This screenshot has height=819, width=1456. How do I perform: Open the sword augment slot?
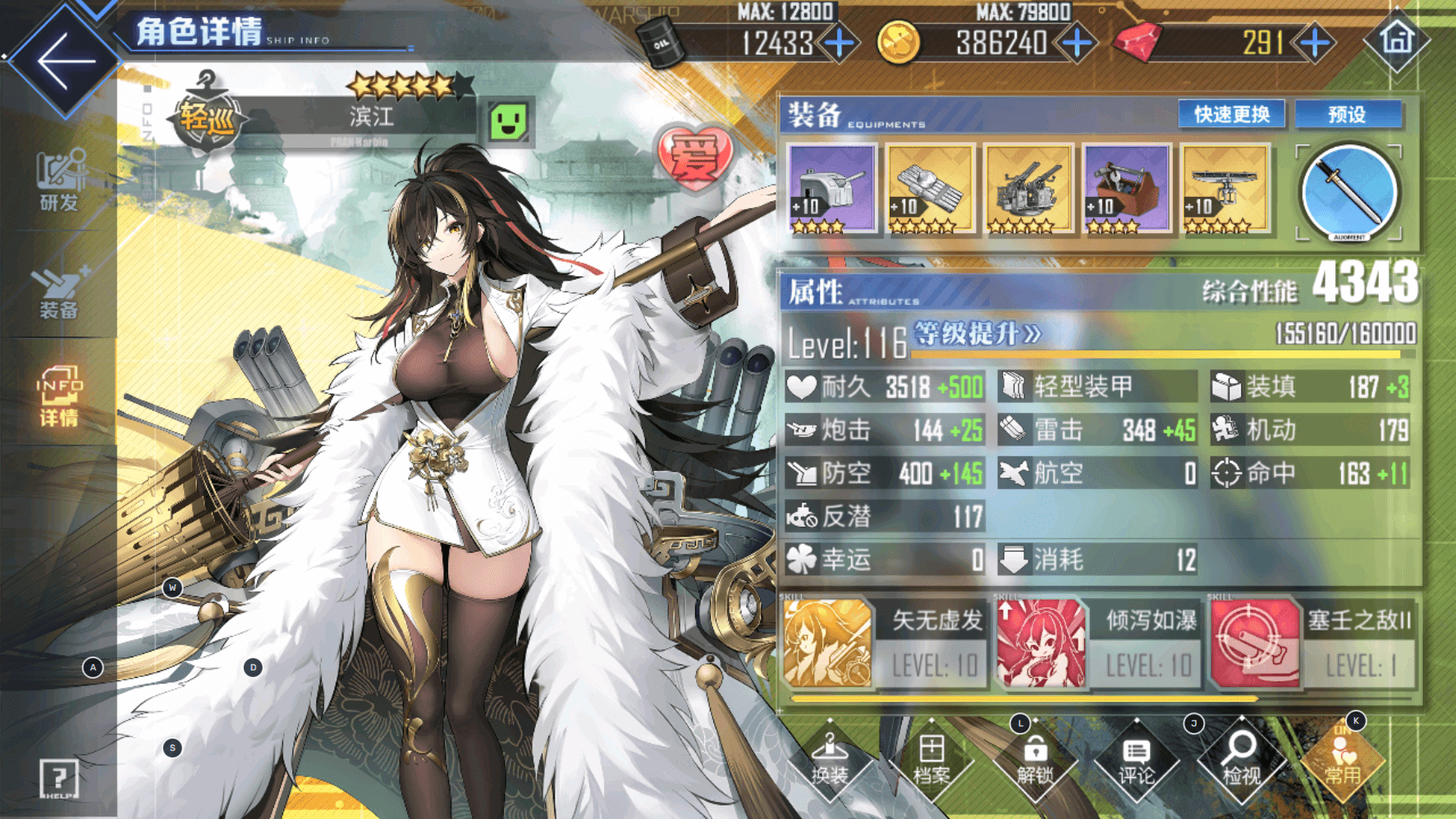1348,193
